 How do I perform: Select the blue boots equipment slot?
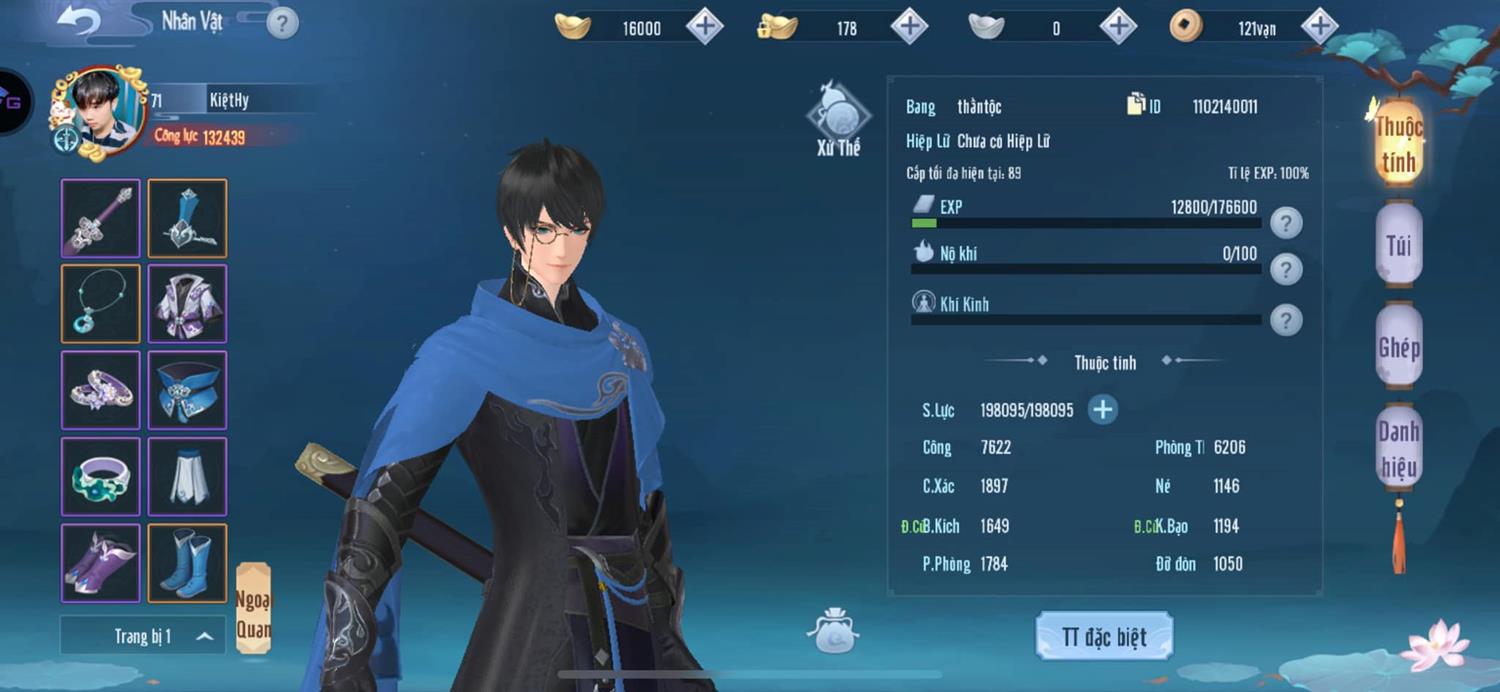point(187,562)
